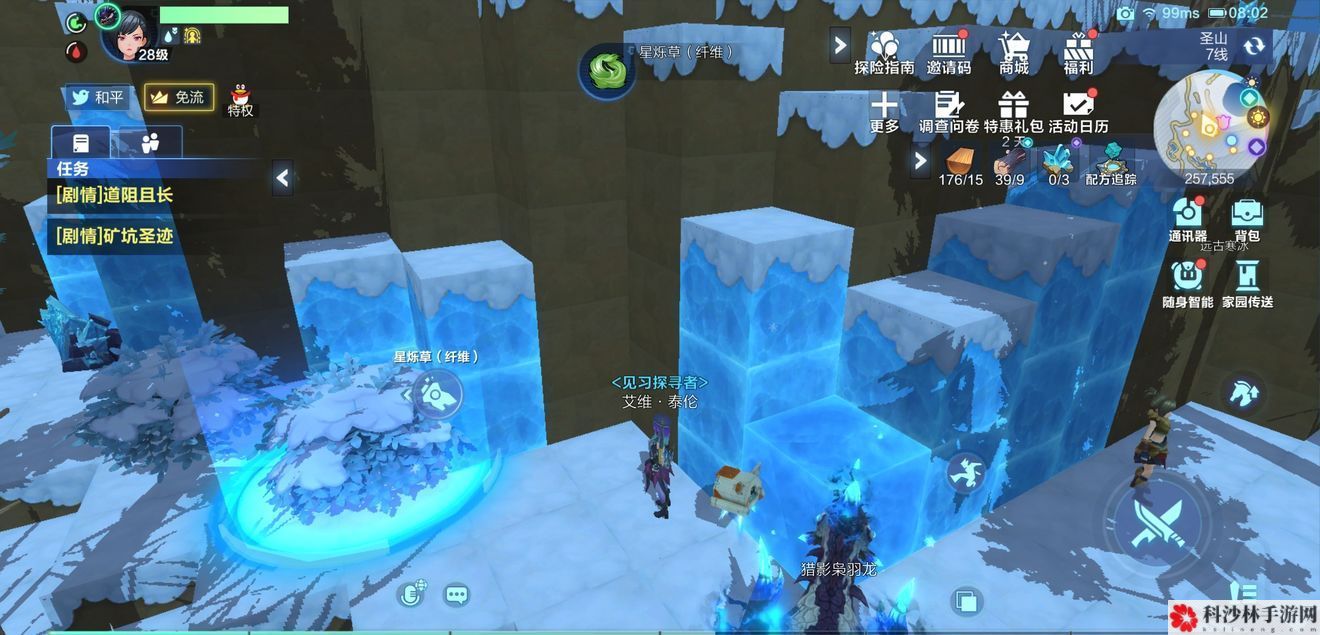The width and height of the screenshot is (1320, 635).
Task: Open the 通讯器 communicator
Action: [x=1188, y=218]
